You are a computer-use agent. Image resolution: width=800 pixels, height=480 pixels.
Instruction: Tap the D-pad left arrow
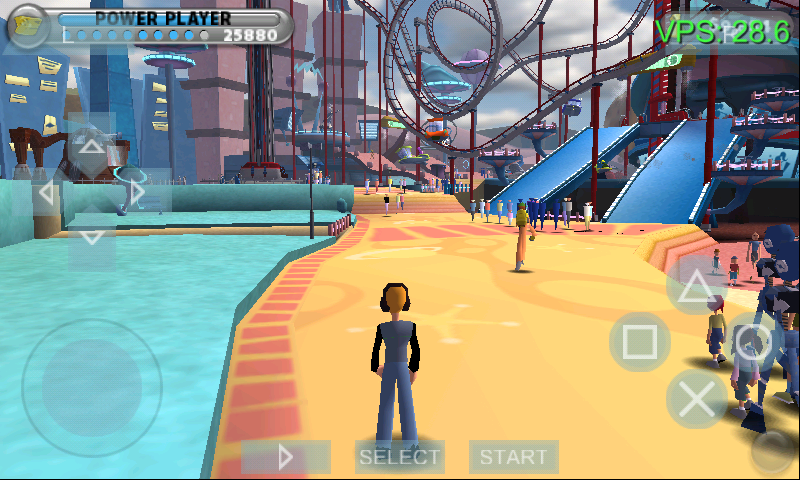[x=44, y=193]
